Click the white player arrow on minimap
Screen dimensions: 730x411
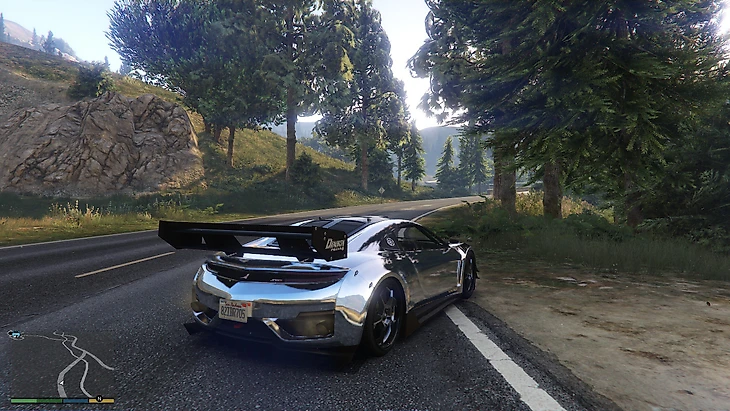click(x=62, y=382)
